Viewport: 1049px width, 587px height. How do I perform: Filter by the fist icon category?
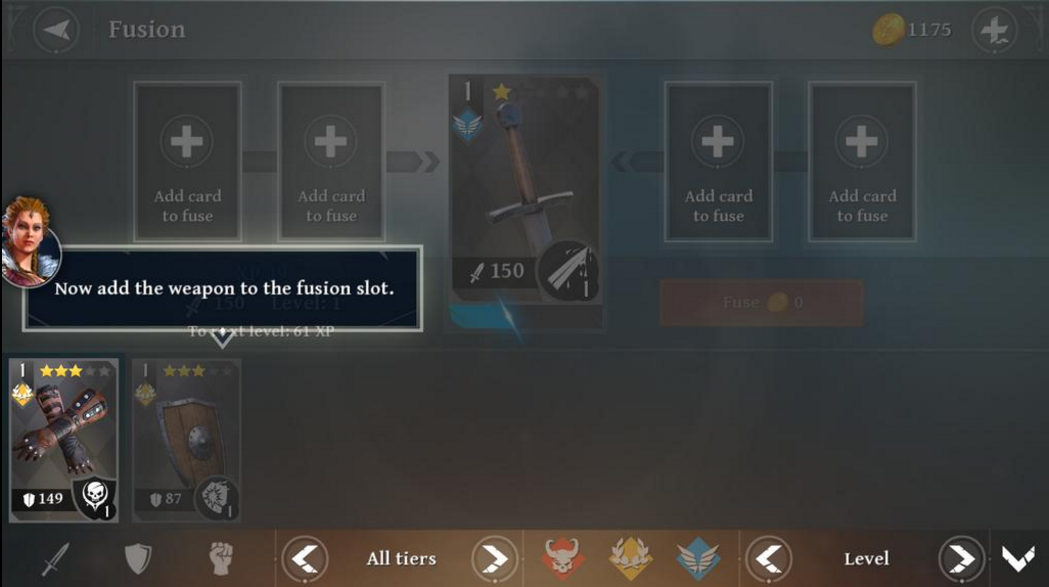point(220,558)
